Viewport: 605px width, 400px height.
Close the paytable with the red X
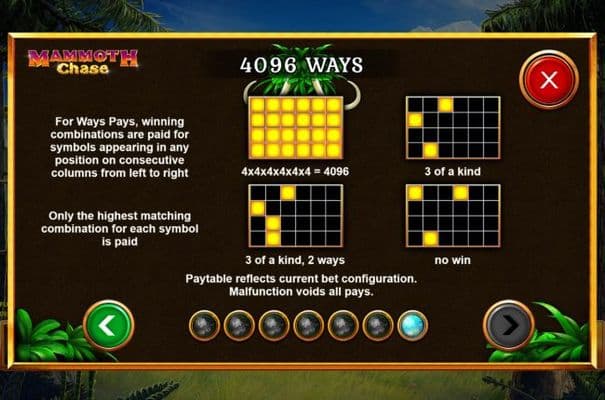click(x=548, y=81)
